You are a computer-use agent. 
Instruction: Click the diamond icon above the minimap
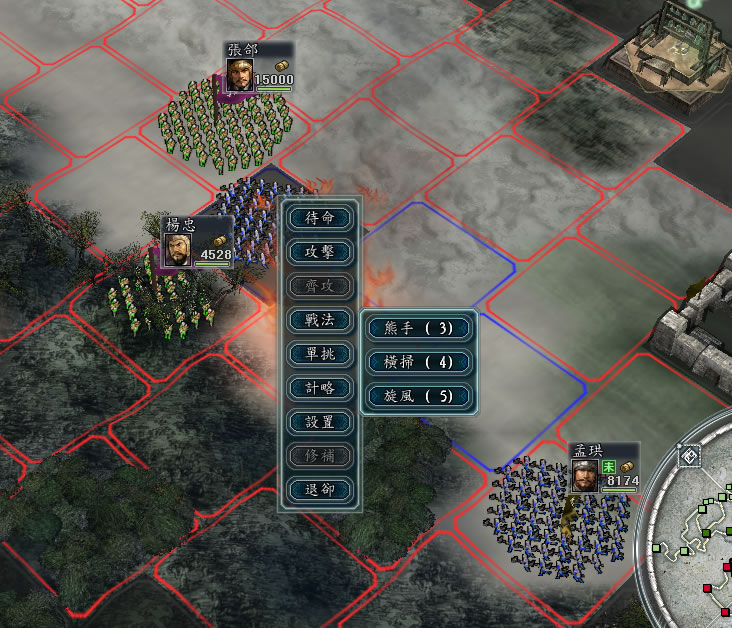[x=690, y=458]
